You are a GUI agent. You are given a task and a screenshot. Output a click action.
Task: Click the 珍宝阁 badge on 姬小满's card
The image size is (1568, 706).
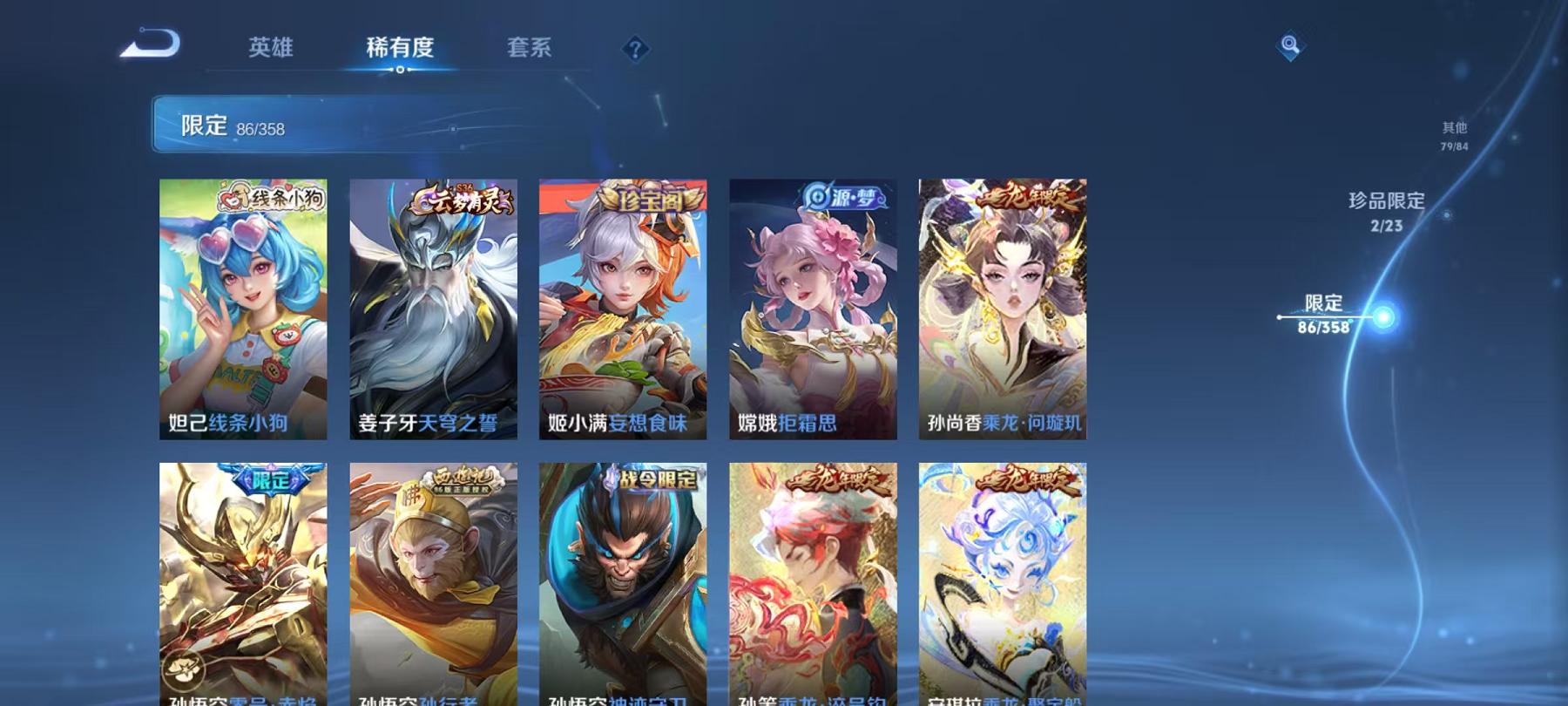click(648, 196)
